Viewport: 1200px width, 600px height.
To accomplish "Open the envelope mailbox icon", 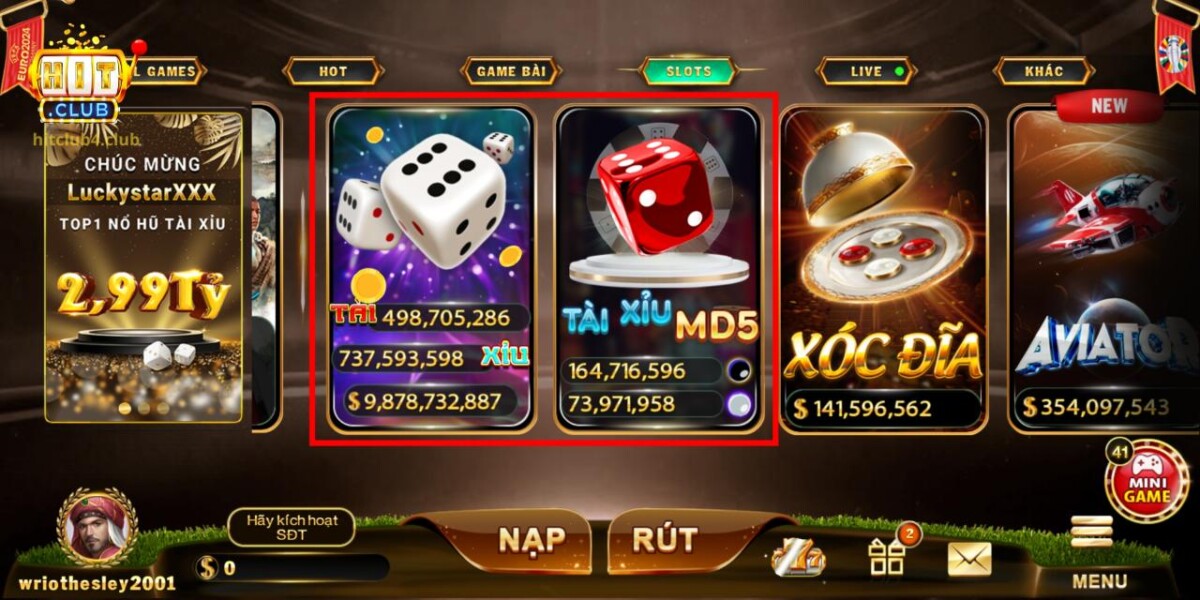I will (x=968, y=559).
